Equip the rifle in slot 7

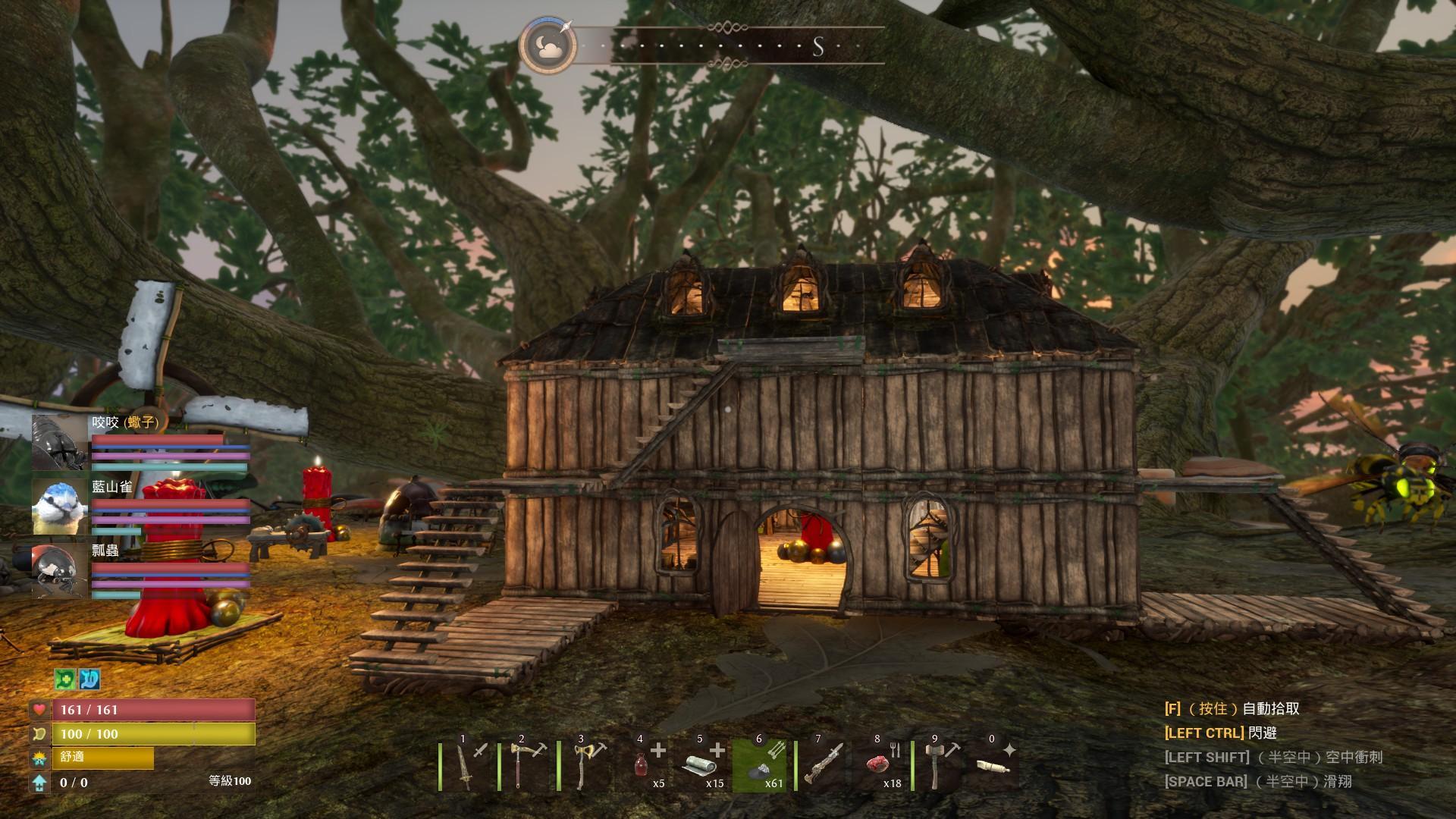[821, 766]
